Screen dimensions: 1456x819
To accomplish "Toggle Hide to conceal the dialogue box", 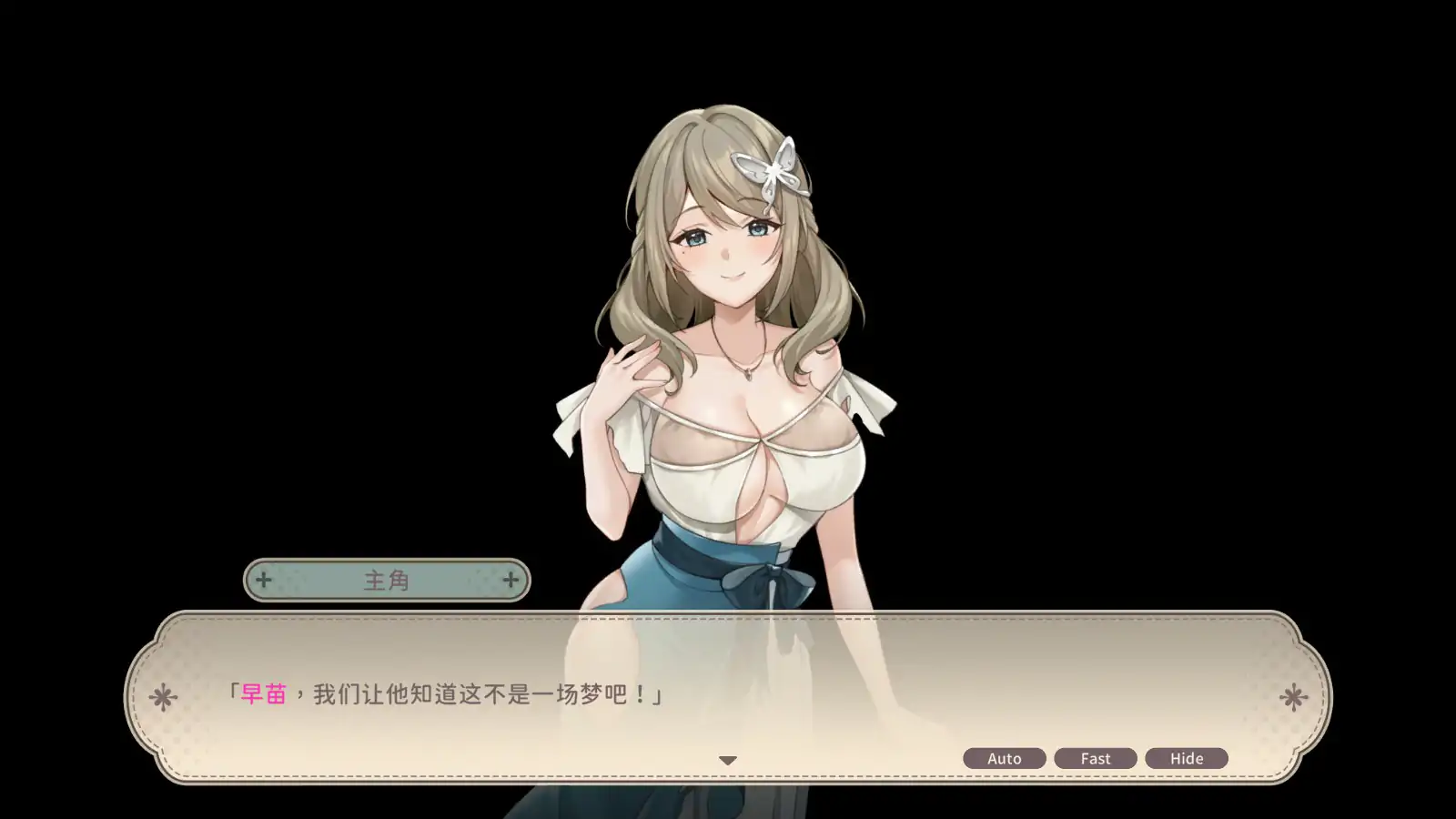I will [1187, 757].
